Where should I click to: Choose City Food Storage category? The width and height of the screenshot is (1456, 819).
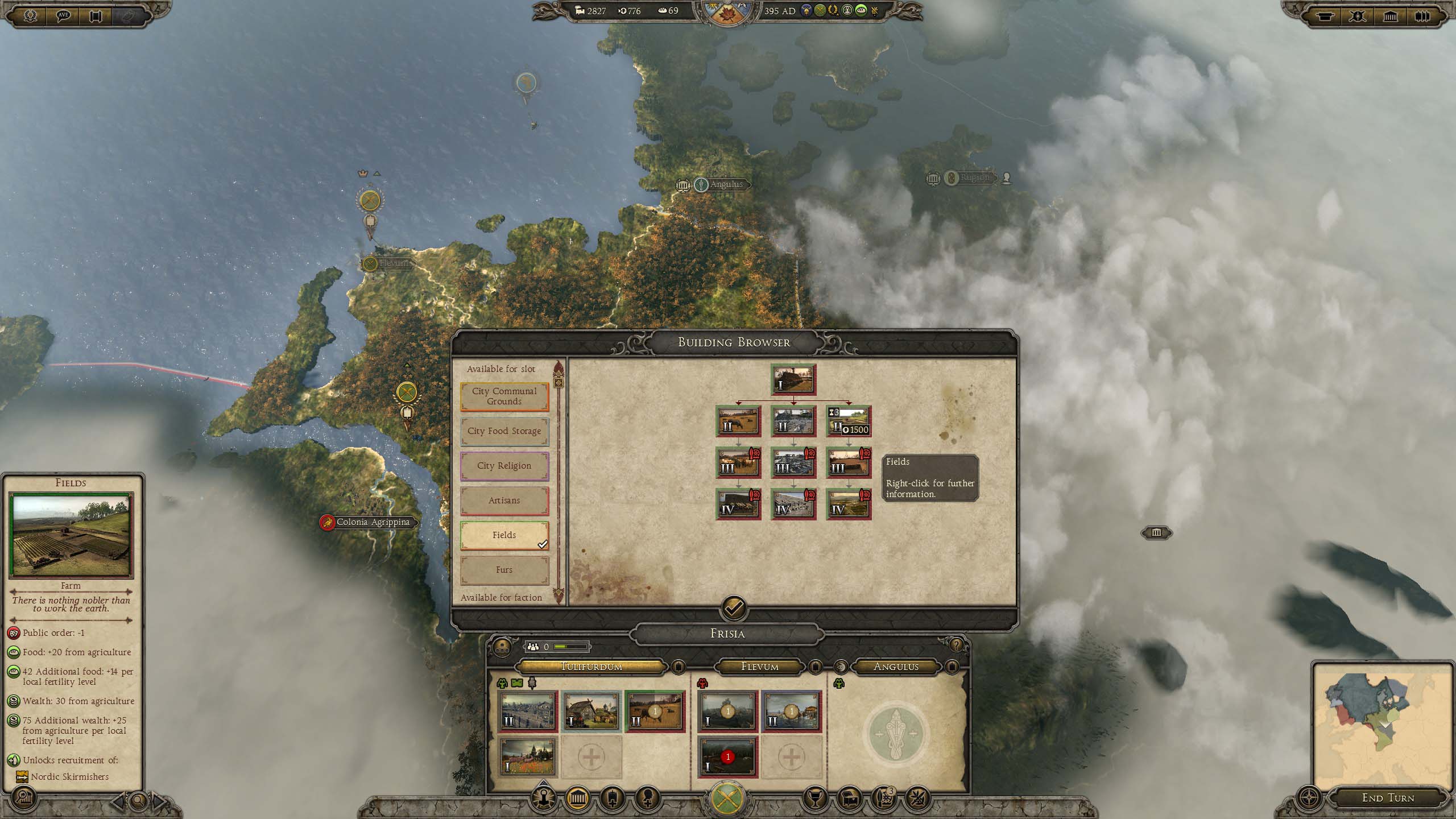pos(504,431)
